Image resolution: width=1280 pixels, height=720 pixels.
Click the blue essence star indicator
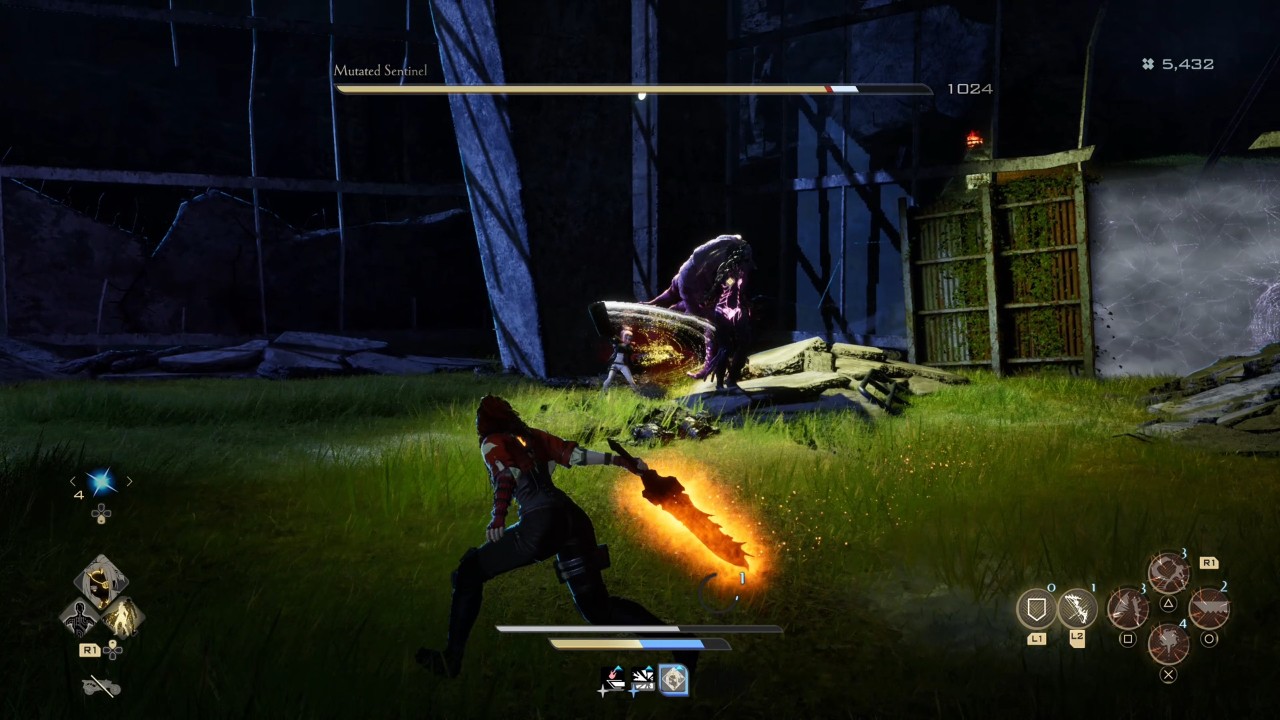click(100, 482)
